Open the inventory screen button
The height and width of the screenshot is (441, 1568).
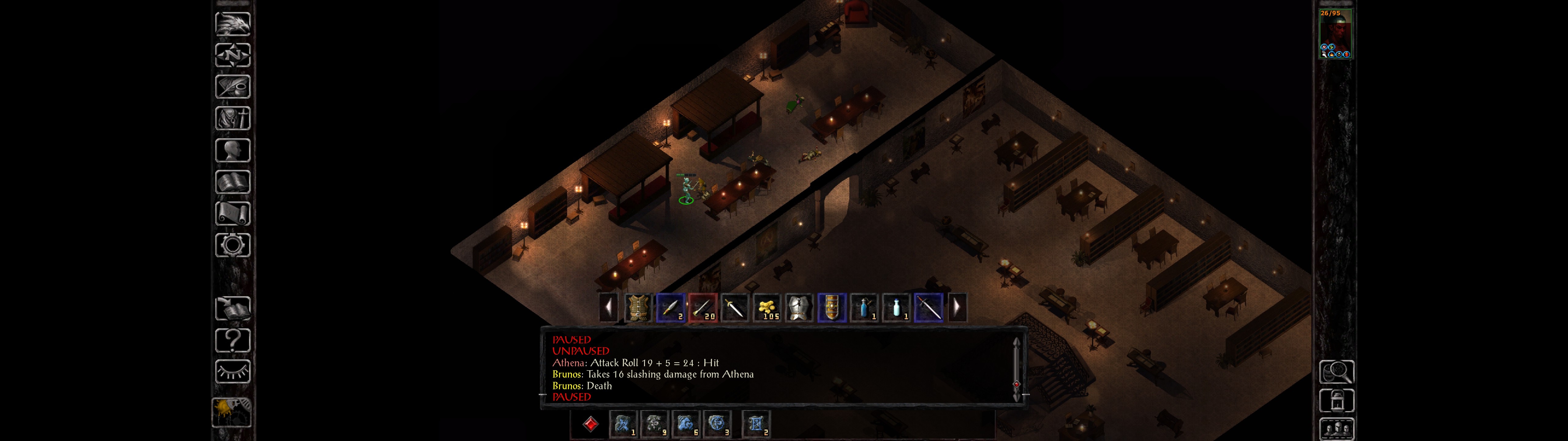coord(232,118)
